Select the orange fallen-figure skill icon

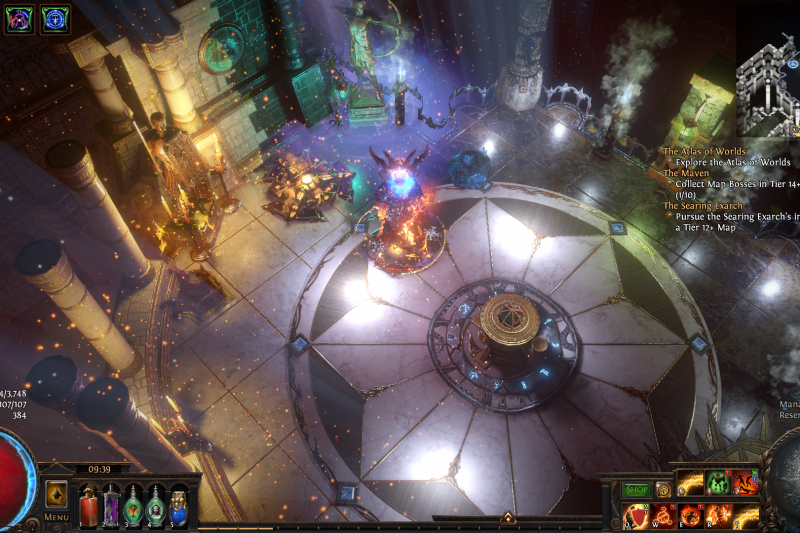pyautogui.click(x=745, y=484)
